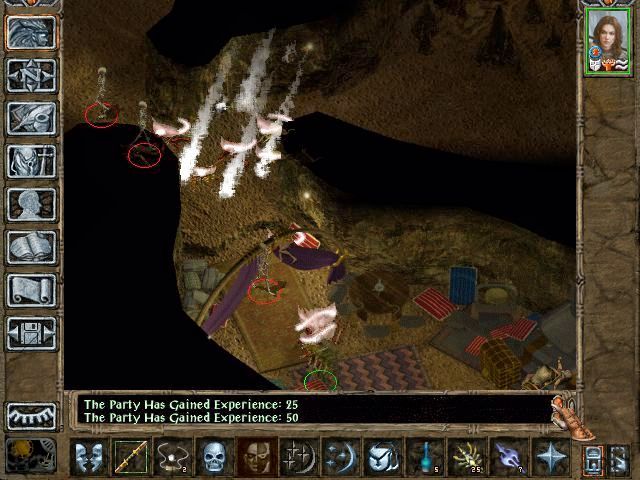Activate the talk masks action
Viewport: 640px width, 480px height.
coord(89,457)
